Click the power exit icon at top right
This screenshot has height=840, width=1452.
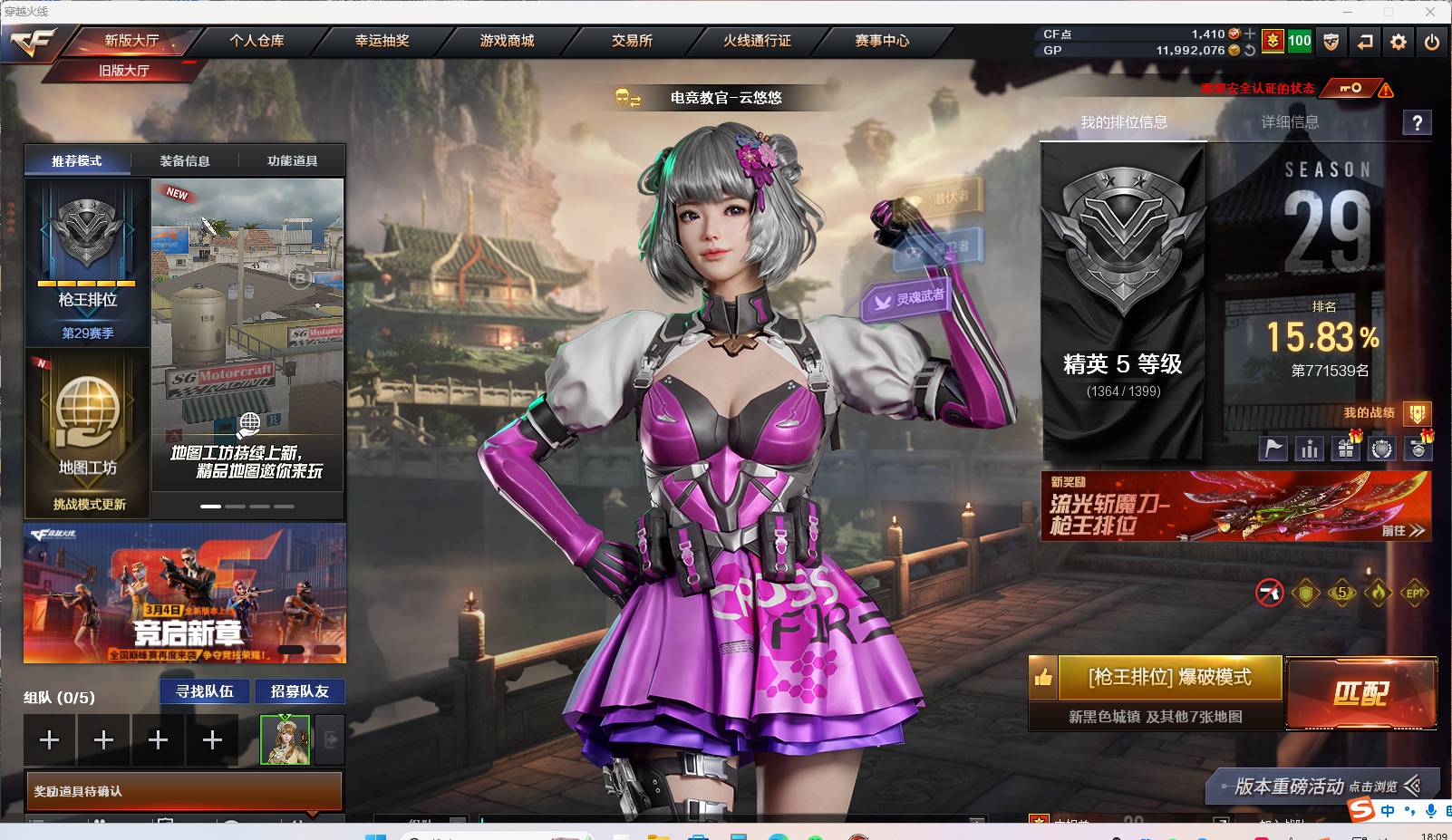[1431, 42]
